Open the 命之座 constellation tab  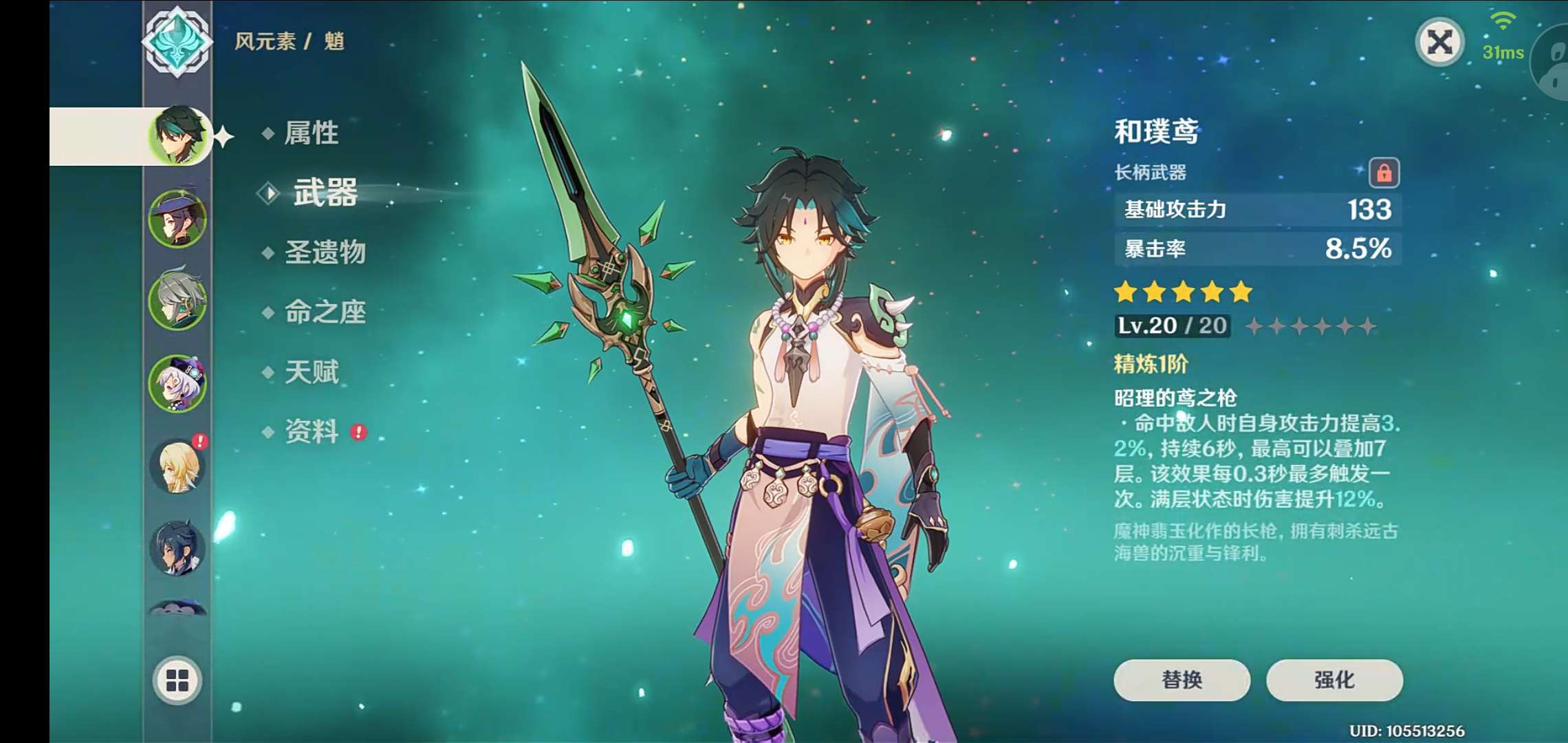[325, 312]
